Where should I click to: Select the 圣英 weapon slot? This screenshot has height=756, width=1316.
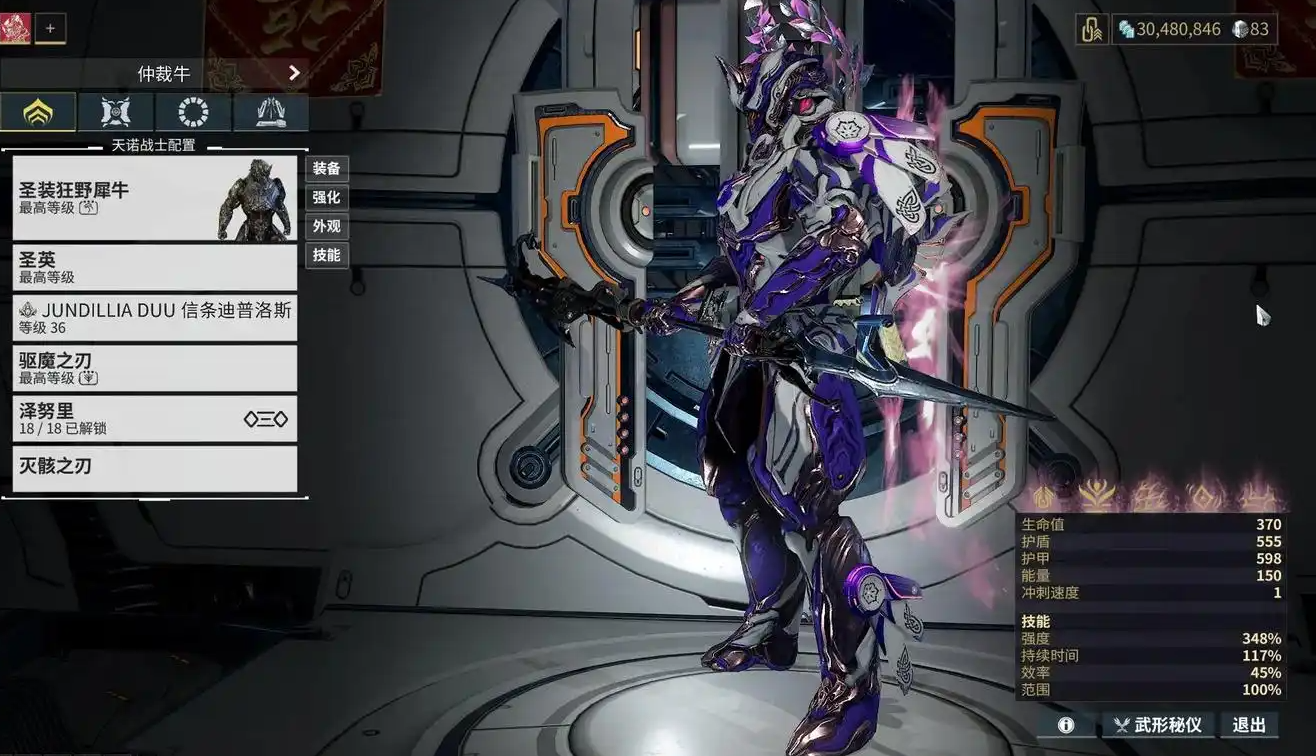pos(155,267)
